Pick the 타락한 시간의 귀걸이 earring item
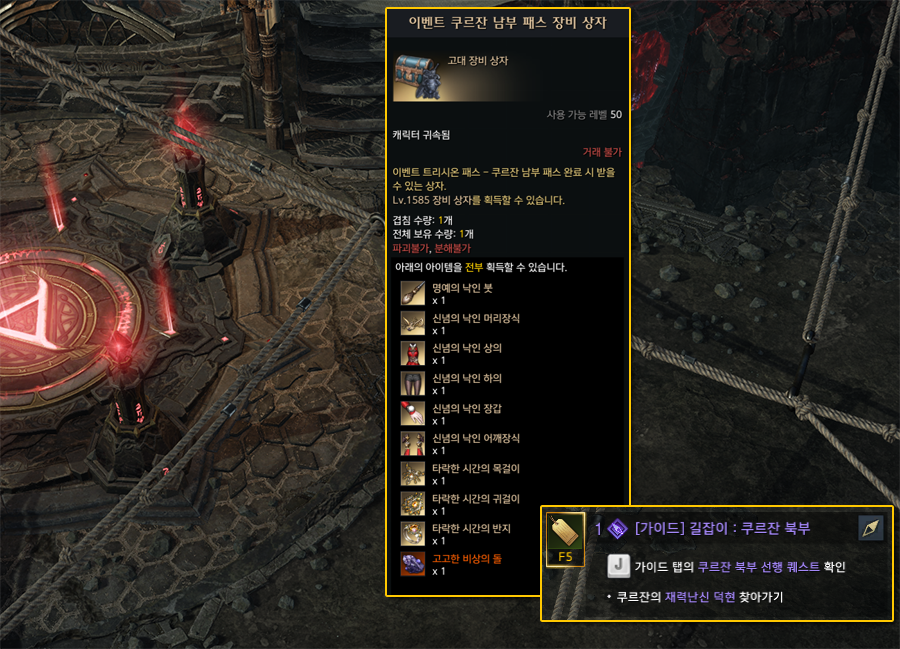The height and width of the screenshot is (649, 900). pos(413,504)
